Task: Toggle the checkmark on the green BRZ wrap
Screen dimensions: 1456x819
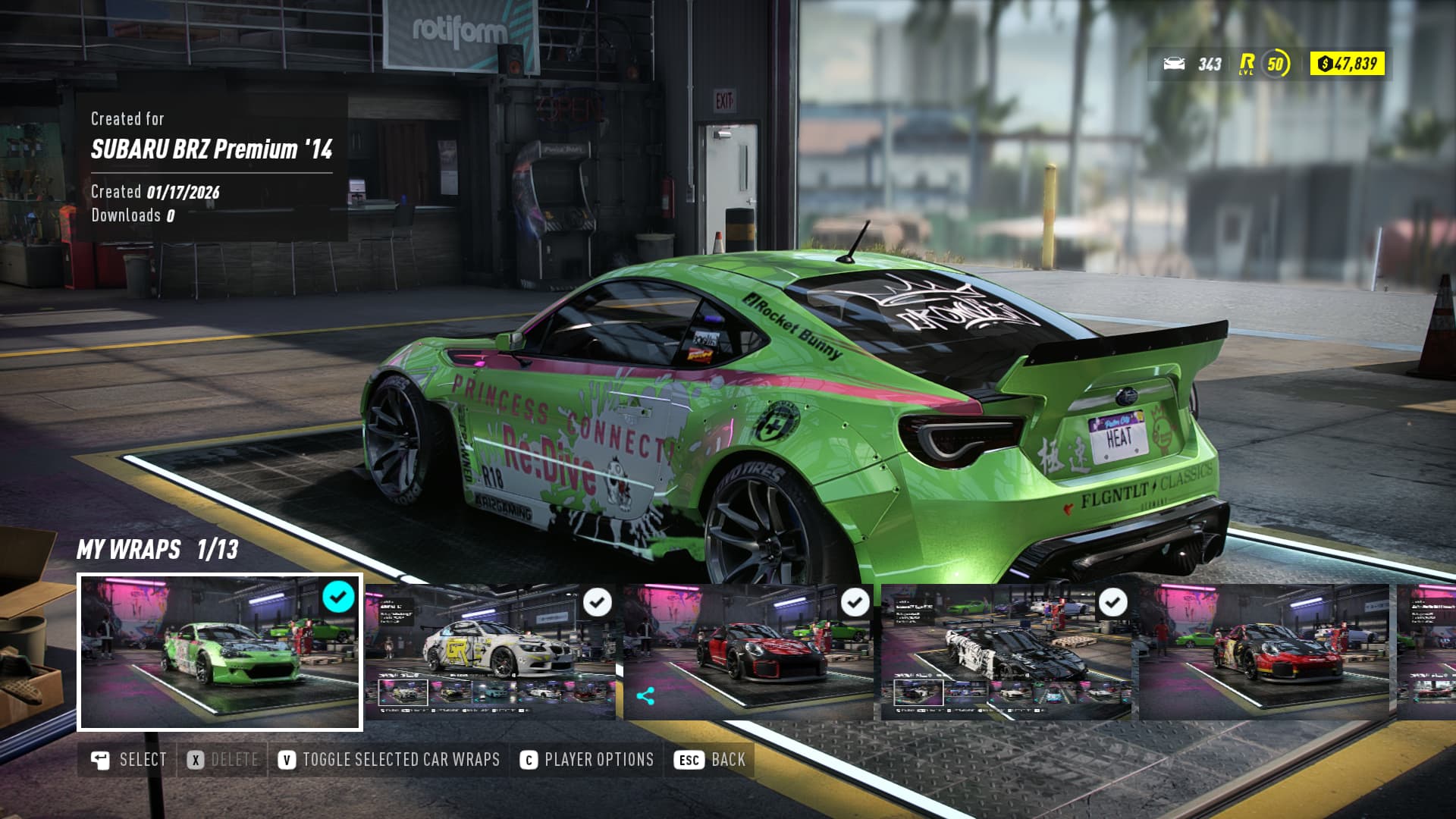Action: (x=338, y=597)
